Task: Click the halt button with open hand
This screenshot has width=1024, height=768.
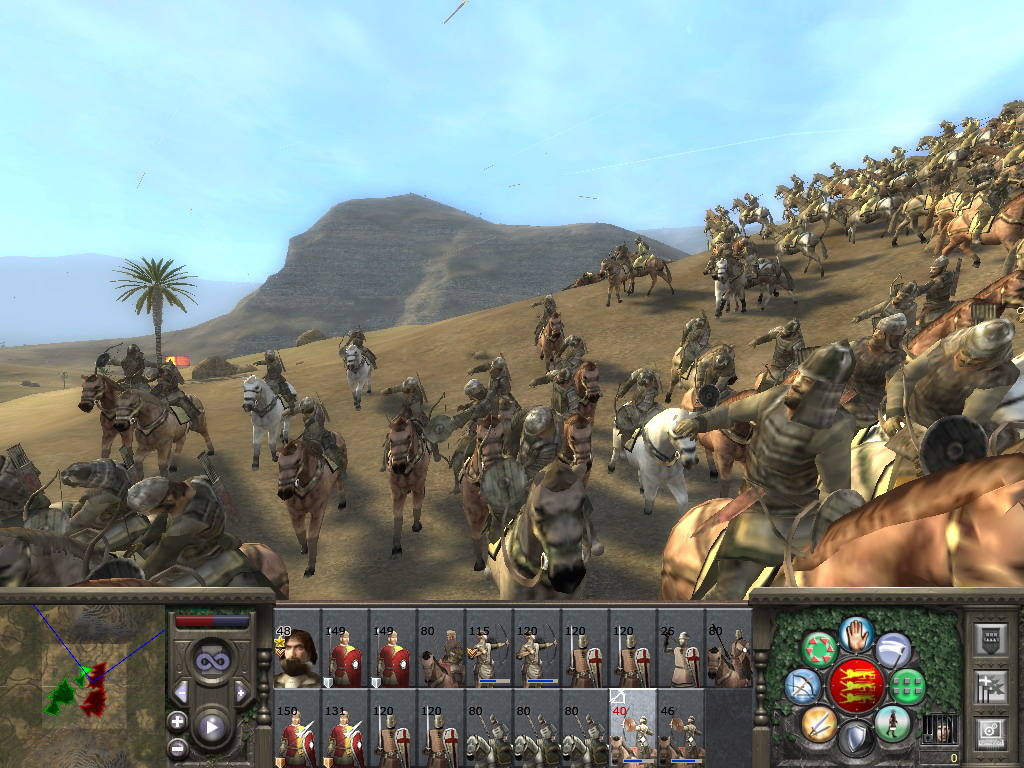Action: point(856,633)
